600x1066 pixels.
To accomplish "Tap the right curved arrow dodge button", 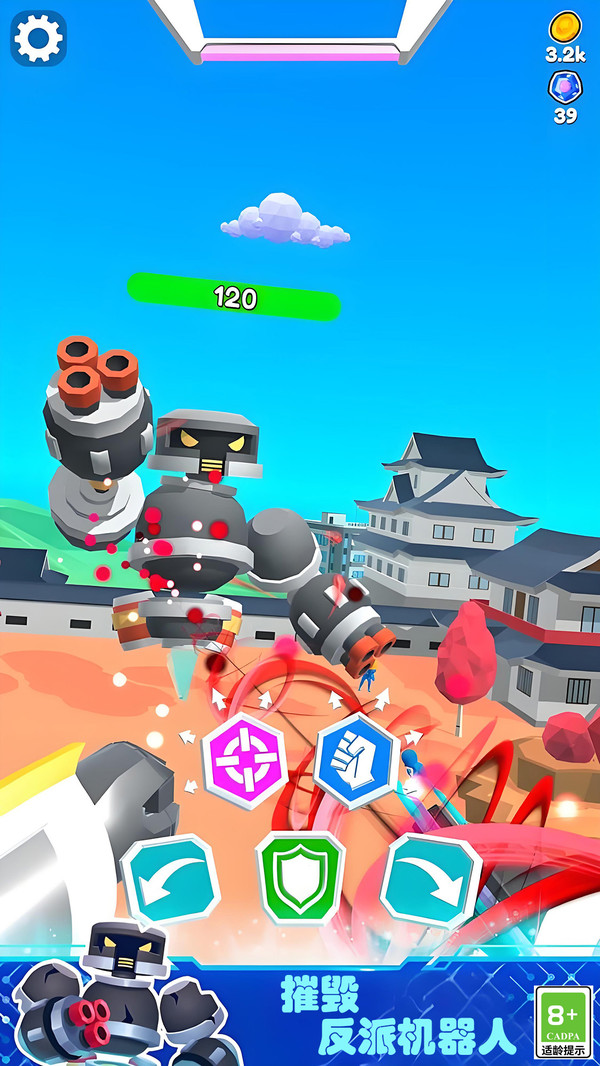I will click(431, 880).
